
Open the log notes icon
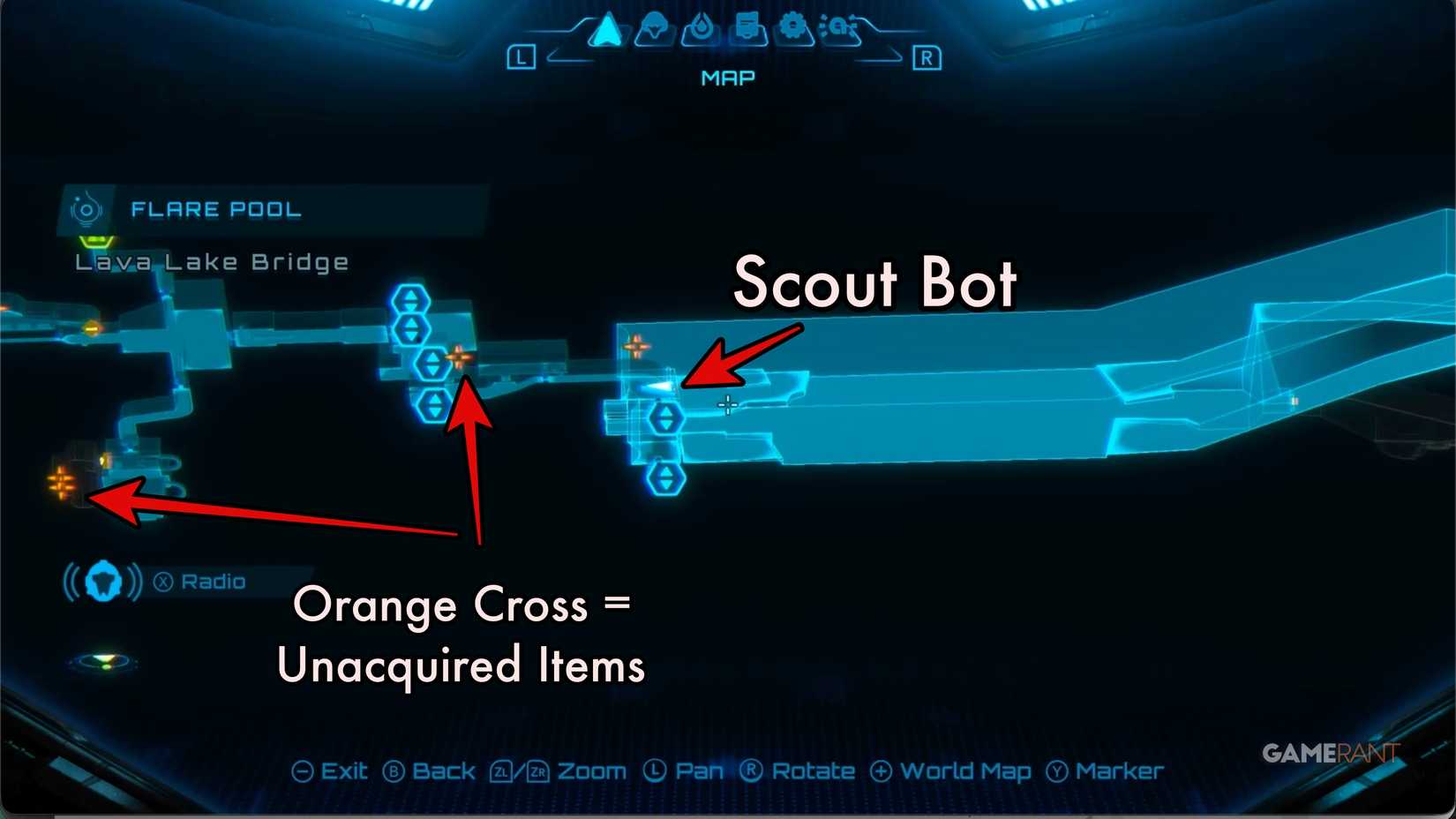[746, 28]
